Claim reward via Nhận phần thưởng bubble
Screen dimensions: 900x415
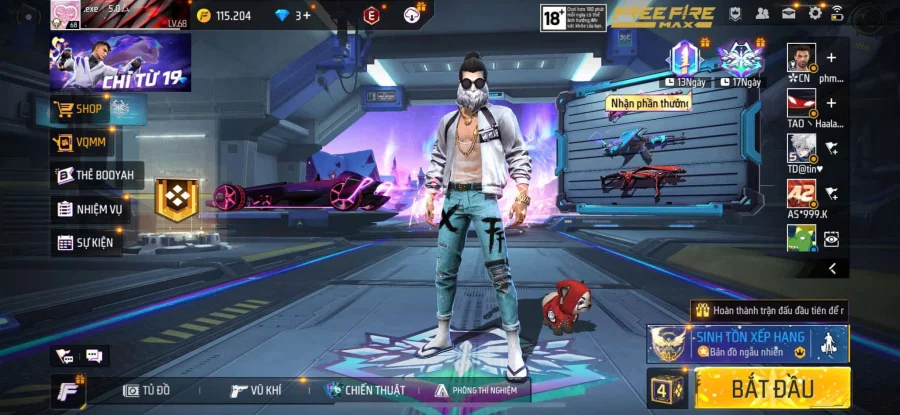click(649, 103)
